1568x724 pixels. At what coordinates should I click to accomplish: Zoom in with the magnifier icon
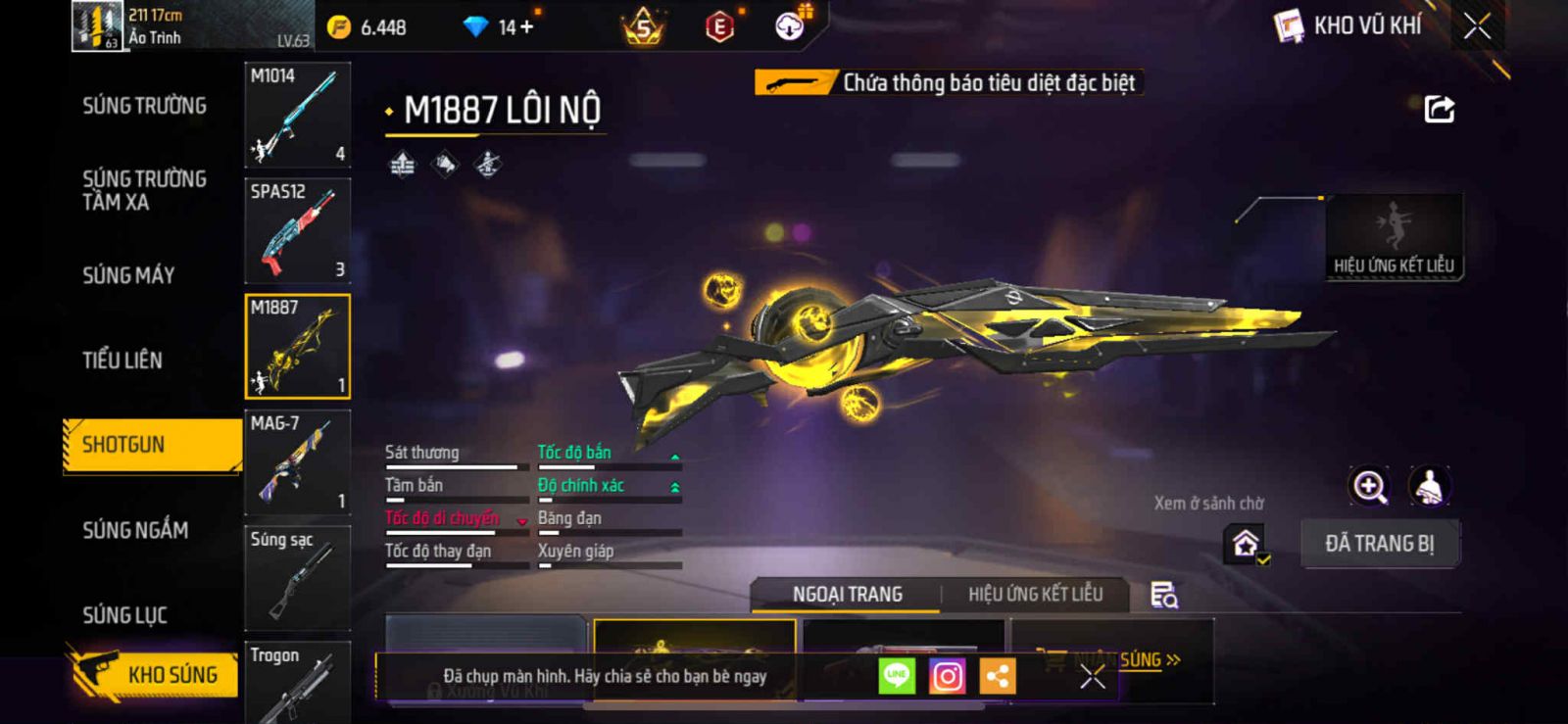(1369, 486)
